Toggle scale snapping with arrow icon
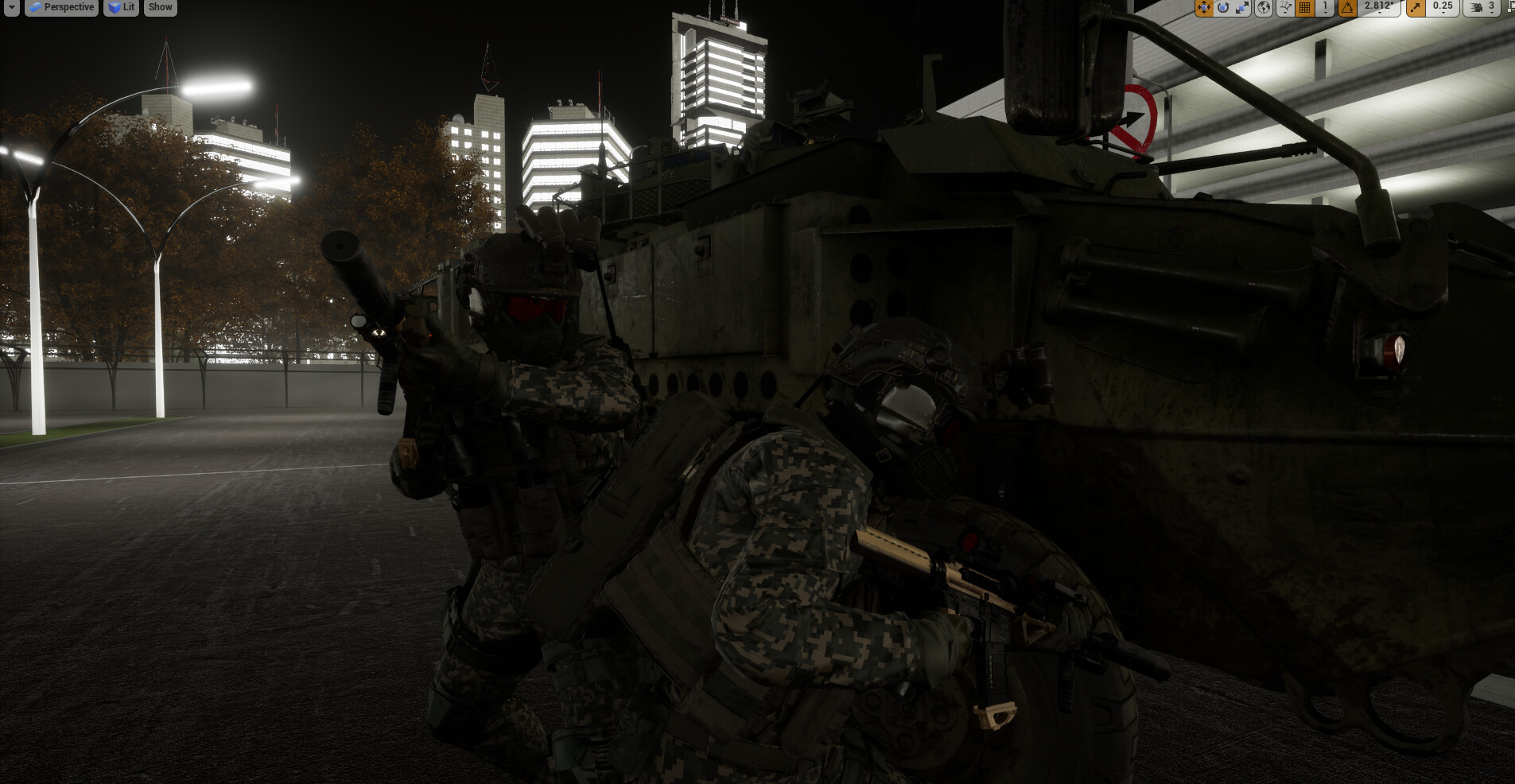 (x=1416, y=7)
